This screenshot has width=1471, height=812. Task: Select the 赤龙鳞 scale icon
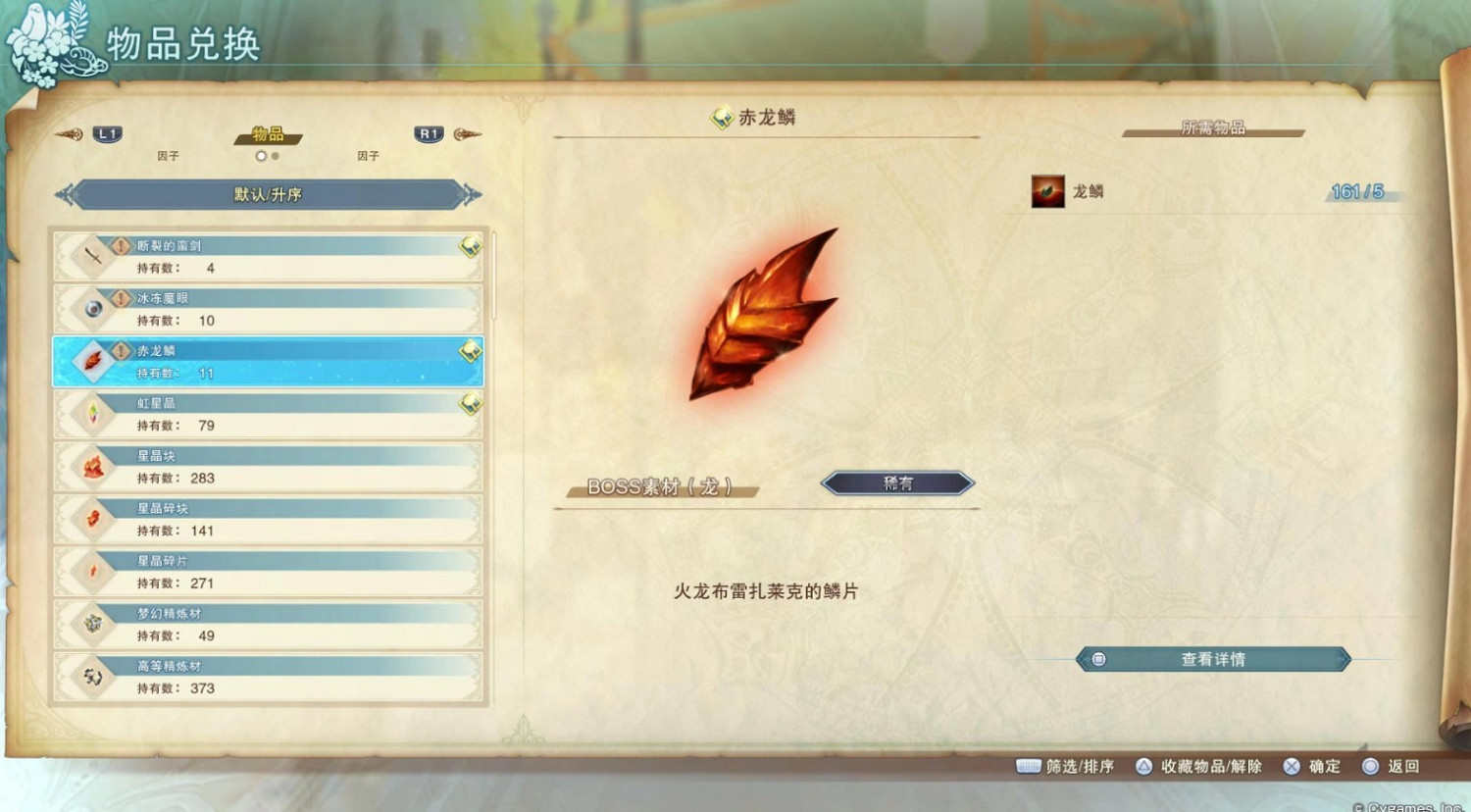tap(93, 360)
